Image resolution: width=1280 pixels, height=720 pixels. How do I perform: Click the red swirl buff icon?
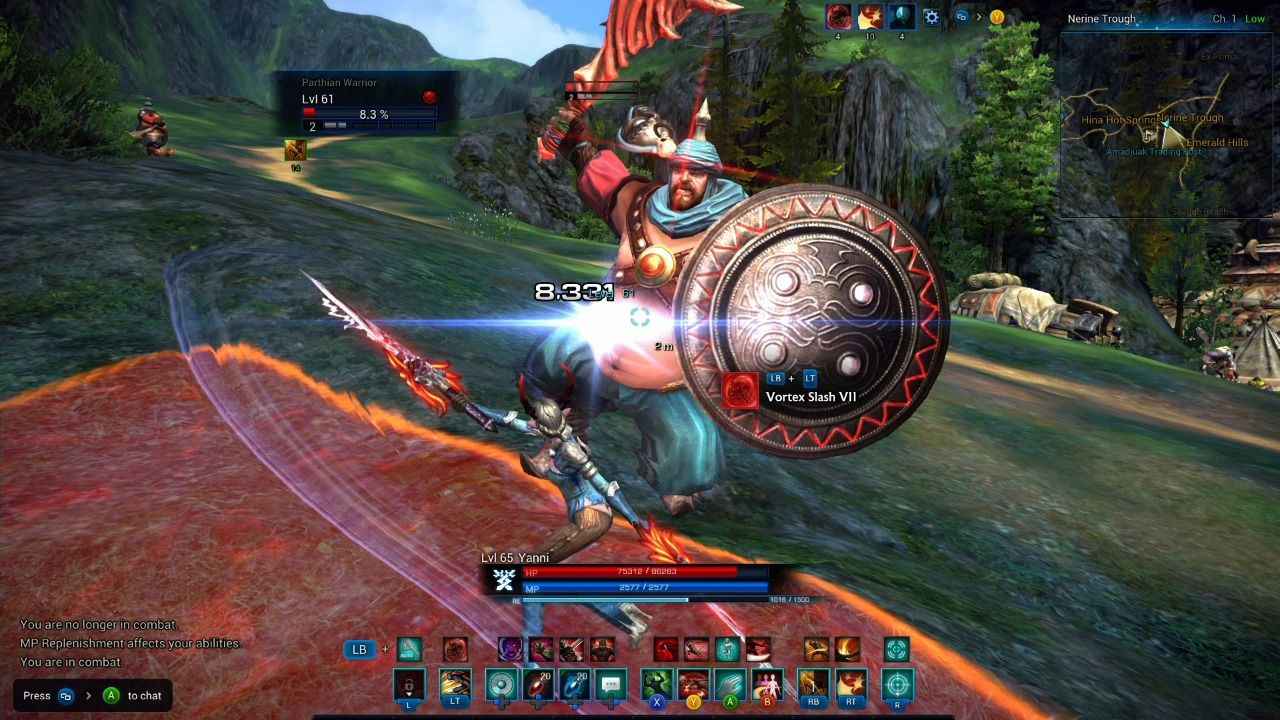[x=838, y=17]
